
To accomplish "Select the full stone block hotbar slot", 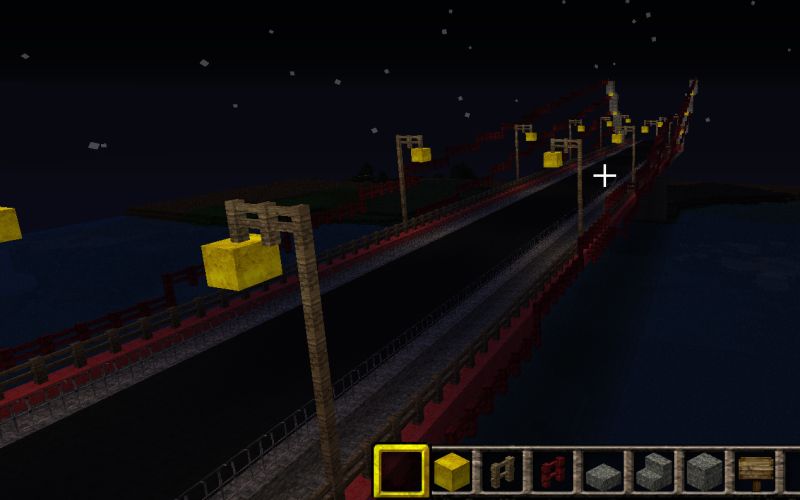I will point(705,471).
